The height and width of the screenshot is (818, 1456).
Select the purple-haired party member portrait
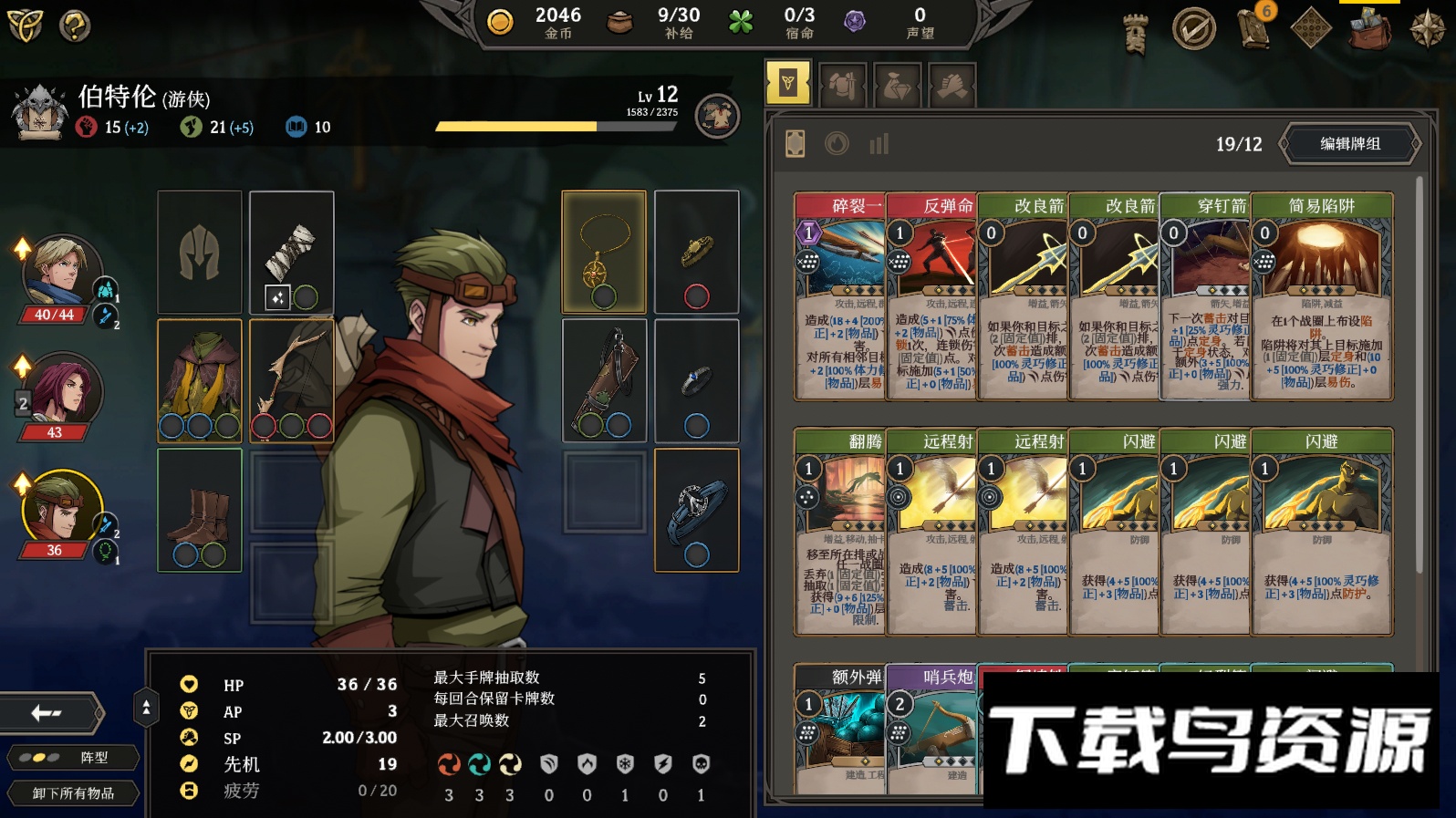click(x=60, y=390)
